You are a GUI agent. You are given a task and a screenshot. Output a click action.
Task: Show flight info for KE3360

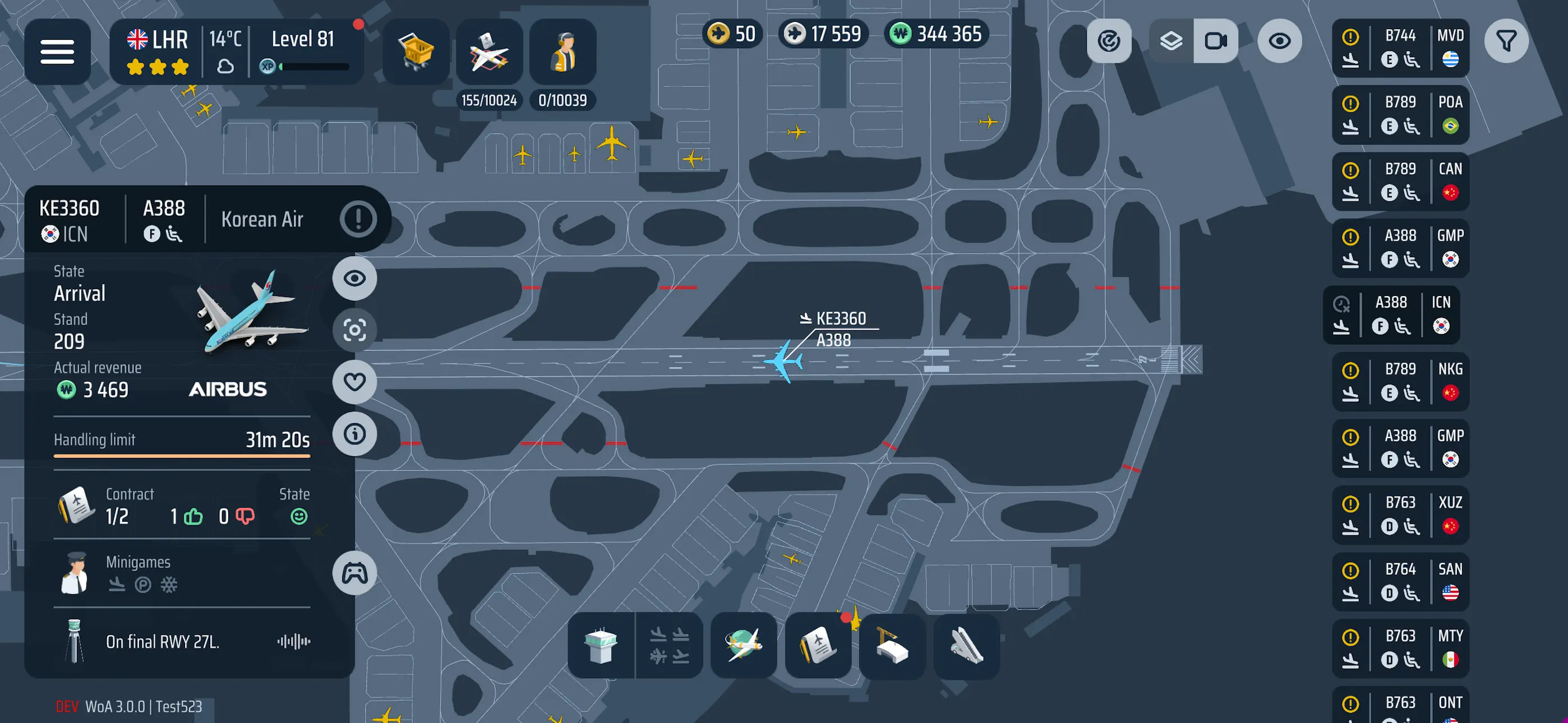(x=354, y=434)
